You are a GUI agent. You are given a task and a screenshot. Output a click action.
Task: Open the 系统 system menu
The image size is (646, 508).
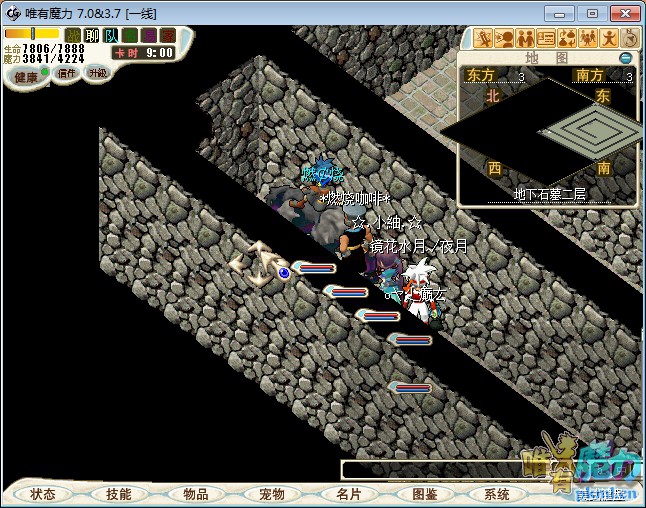pyautogui.click(x=497, y=494)
